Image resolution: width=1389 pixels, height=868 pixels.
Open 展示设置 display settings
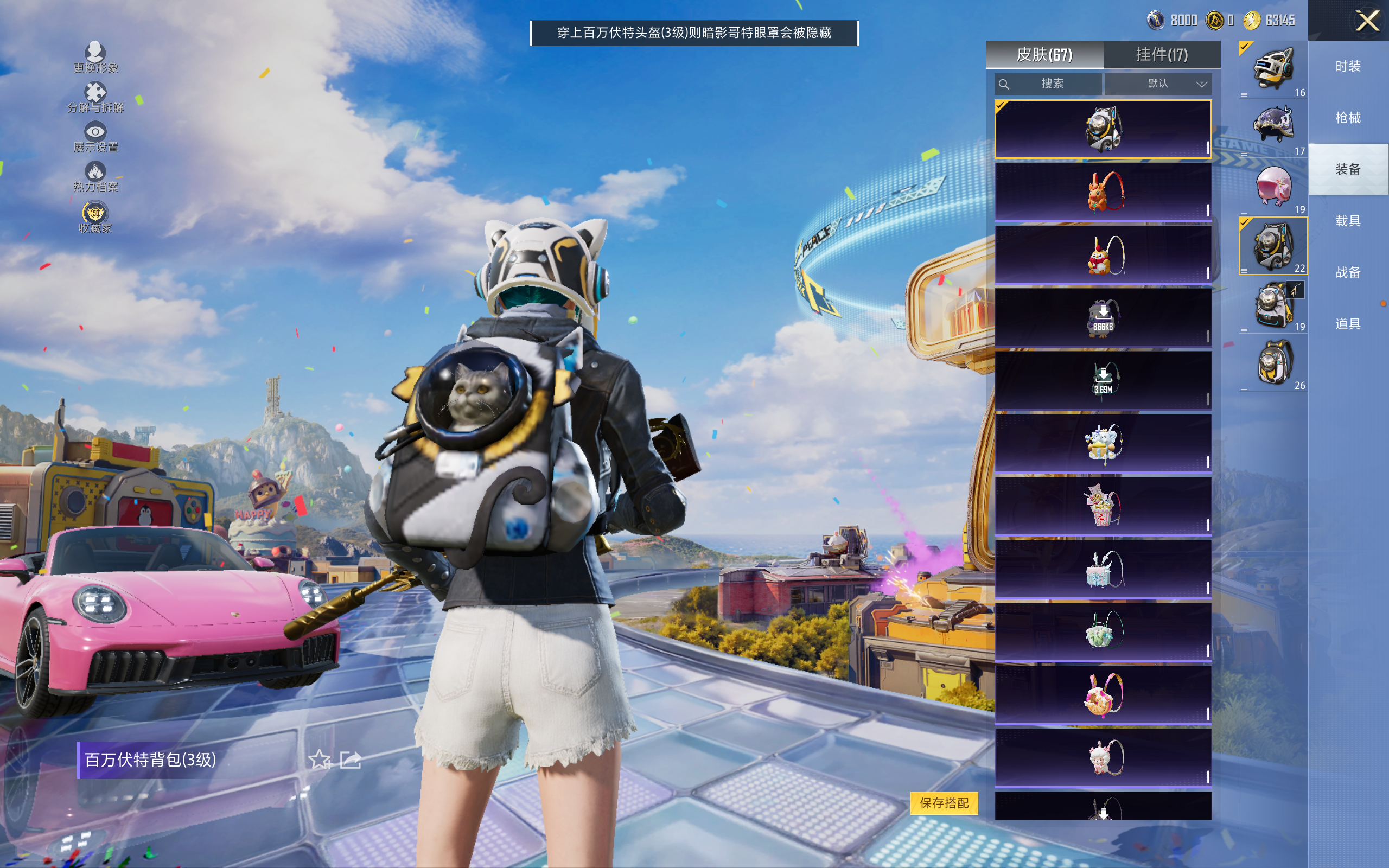[x=95, y=137]
